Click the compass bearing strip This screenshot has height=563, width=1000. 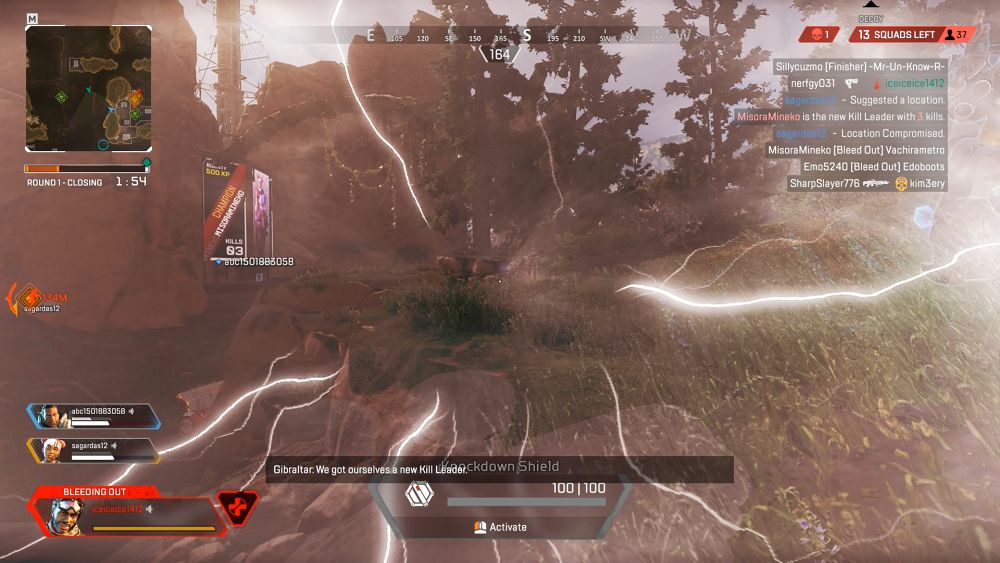pos(500,36)
